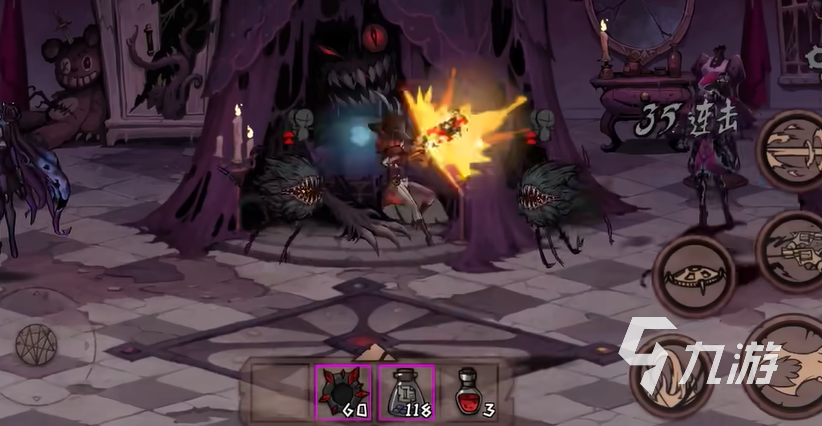Activate the fanged bear-trap skill button
Viewport: 822px width, 426px height.
(x=694, y=275)
